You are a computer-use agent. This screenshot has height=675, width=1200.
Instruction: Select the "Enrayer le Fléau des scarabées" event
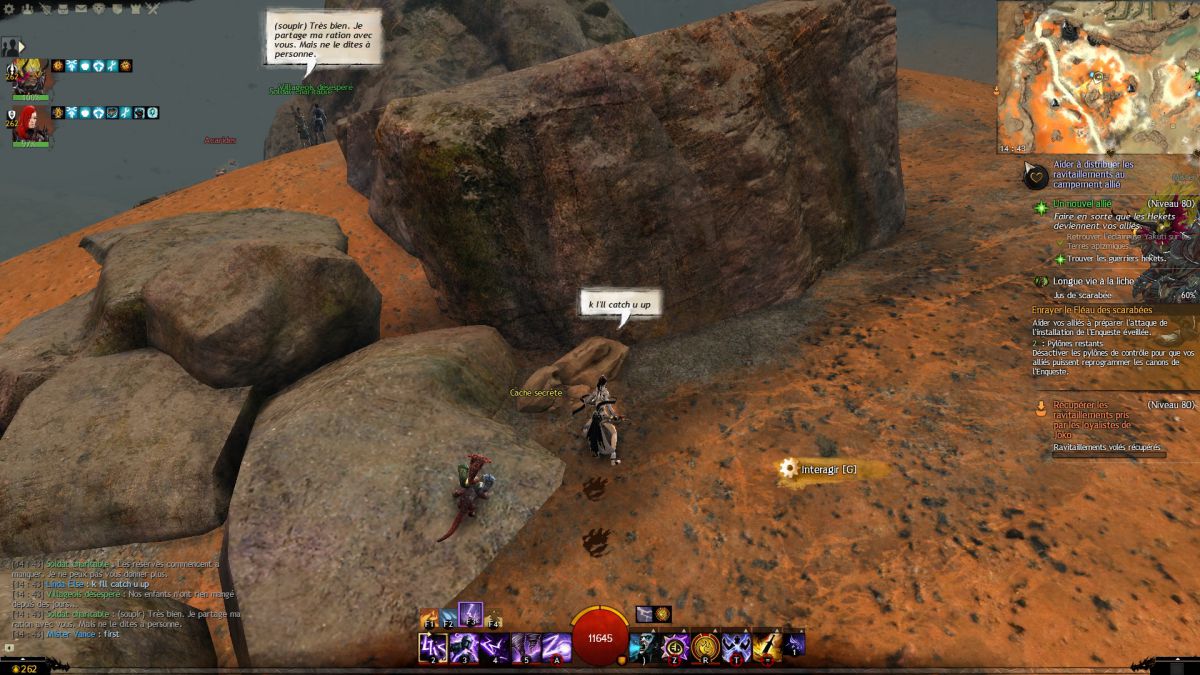pos(1092,310)
